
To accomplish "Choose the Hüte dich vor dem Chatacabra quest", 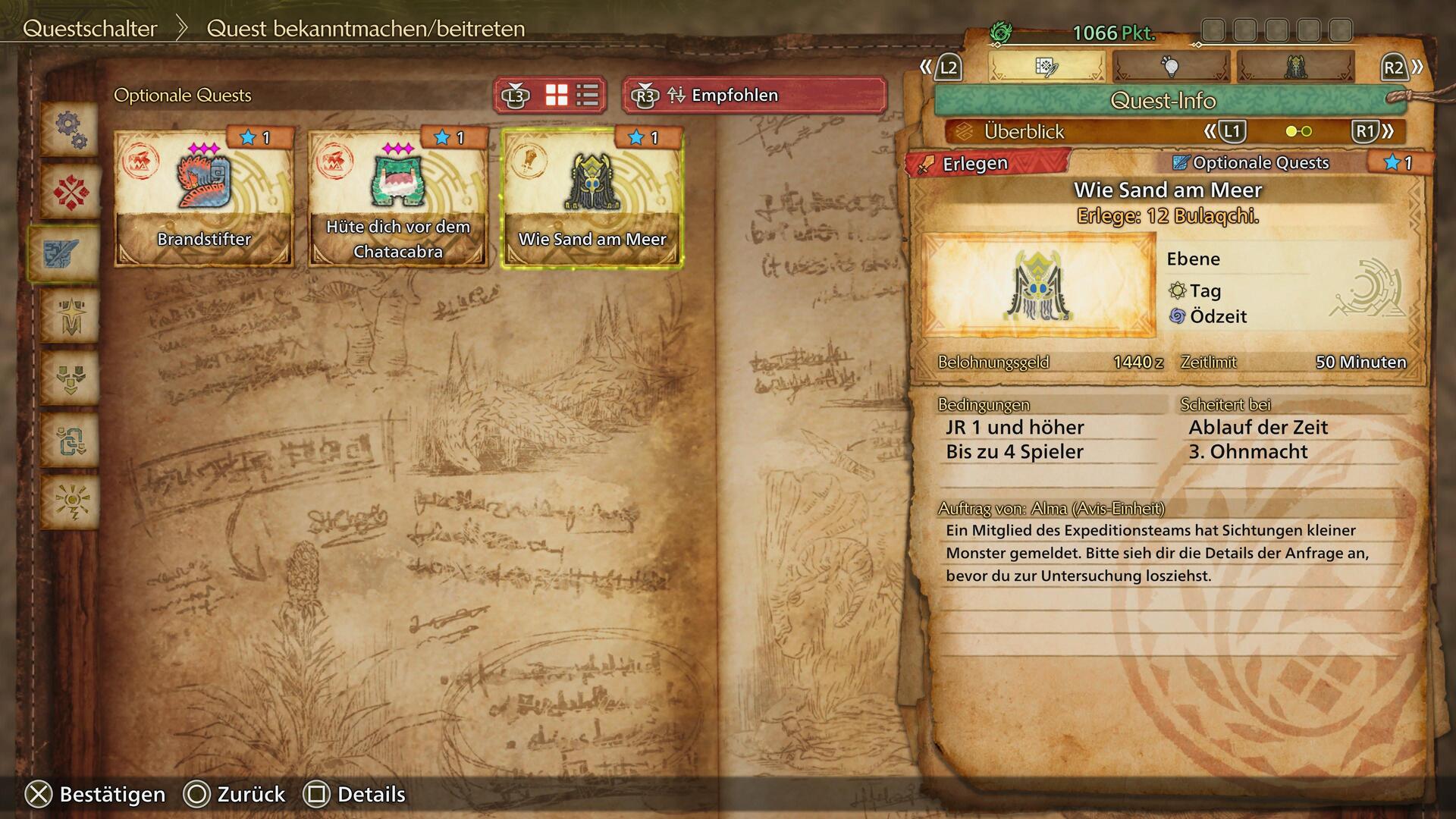I will point(398,199).
